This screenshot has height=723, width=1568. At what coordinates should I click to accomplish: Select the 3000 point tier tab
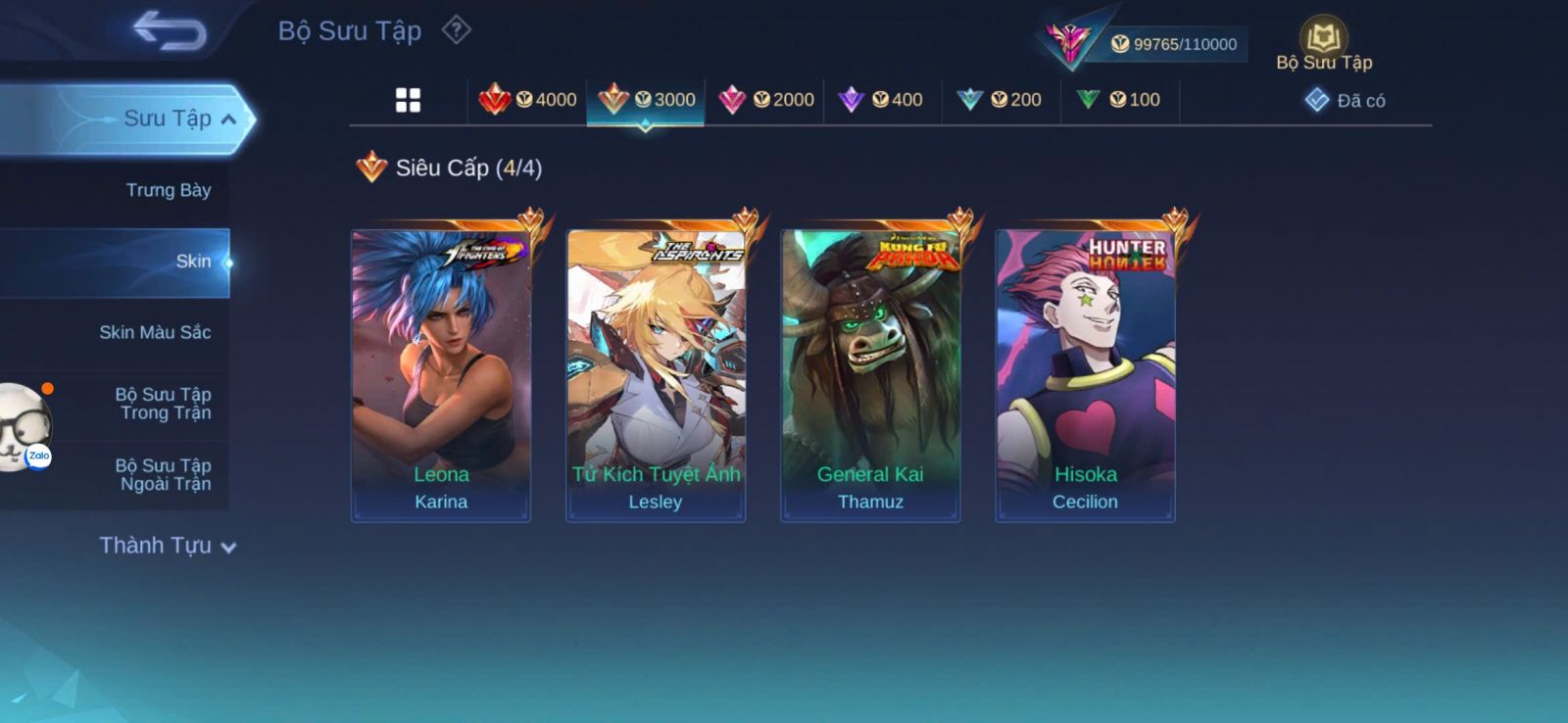click(x=646, y=100)
